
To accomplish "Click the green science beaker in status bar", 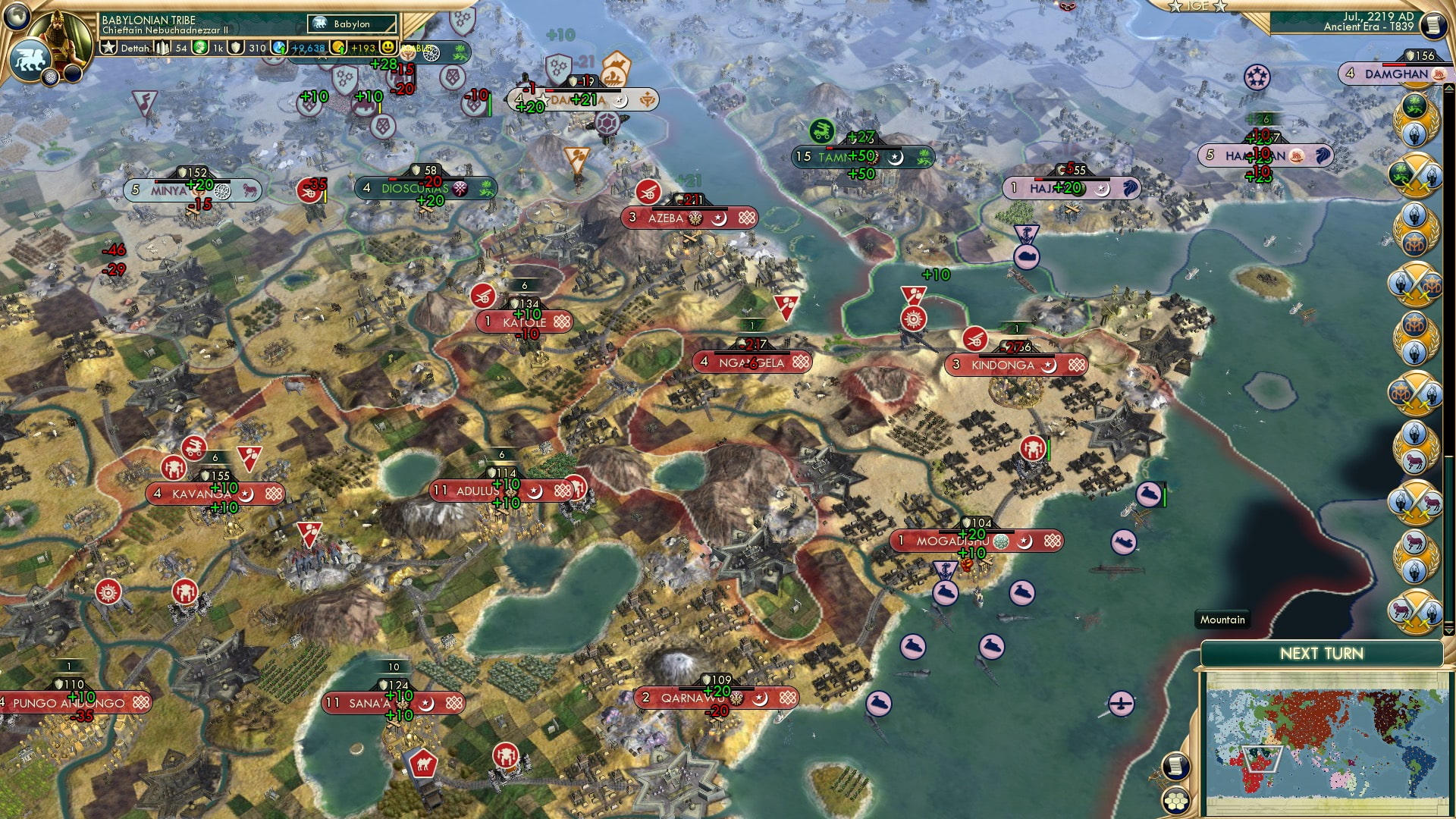I will point(199,49).
